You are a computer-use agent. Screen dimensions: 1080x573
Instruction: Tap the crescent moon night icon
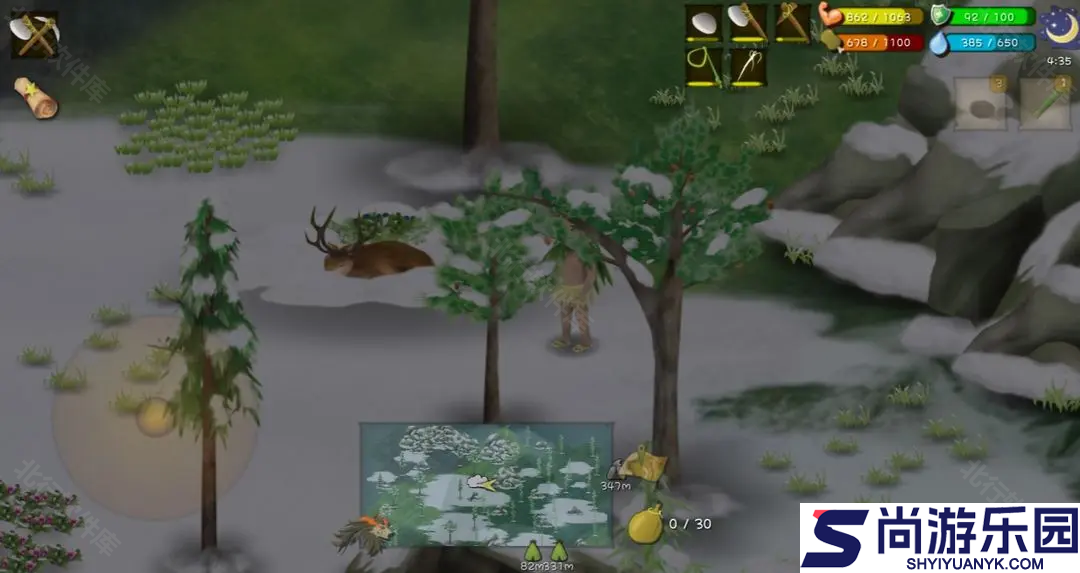pos(1057,27)
